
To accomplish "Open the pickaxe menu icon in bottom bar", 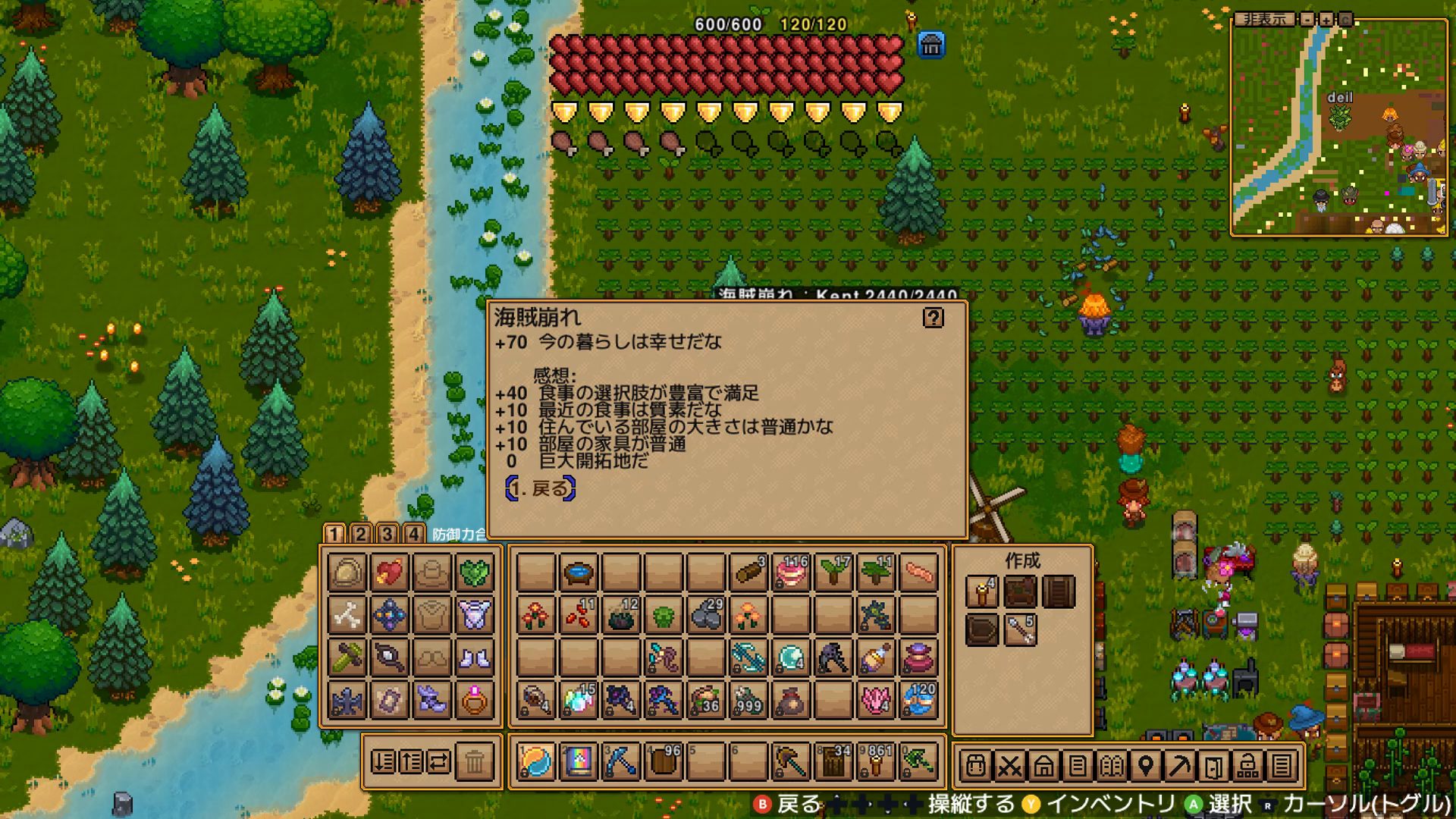I will pyautogui.click(x=1179, y=766).
